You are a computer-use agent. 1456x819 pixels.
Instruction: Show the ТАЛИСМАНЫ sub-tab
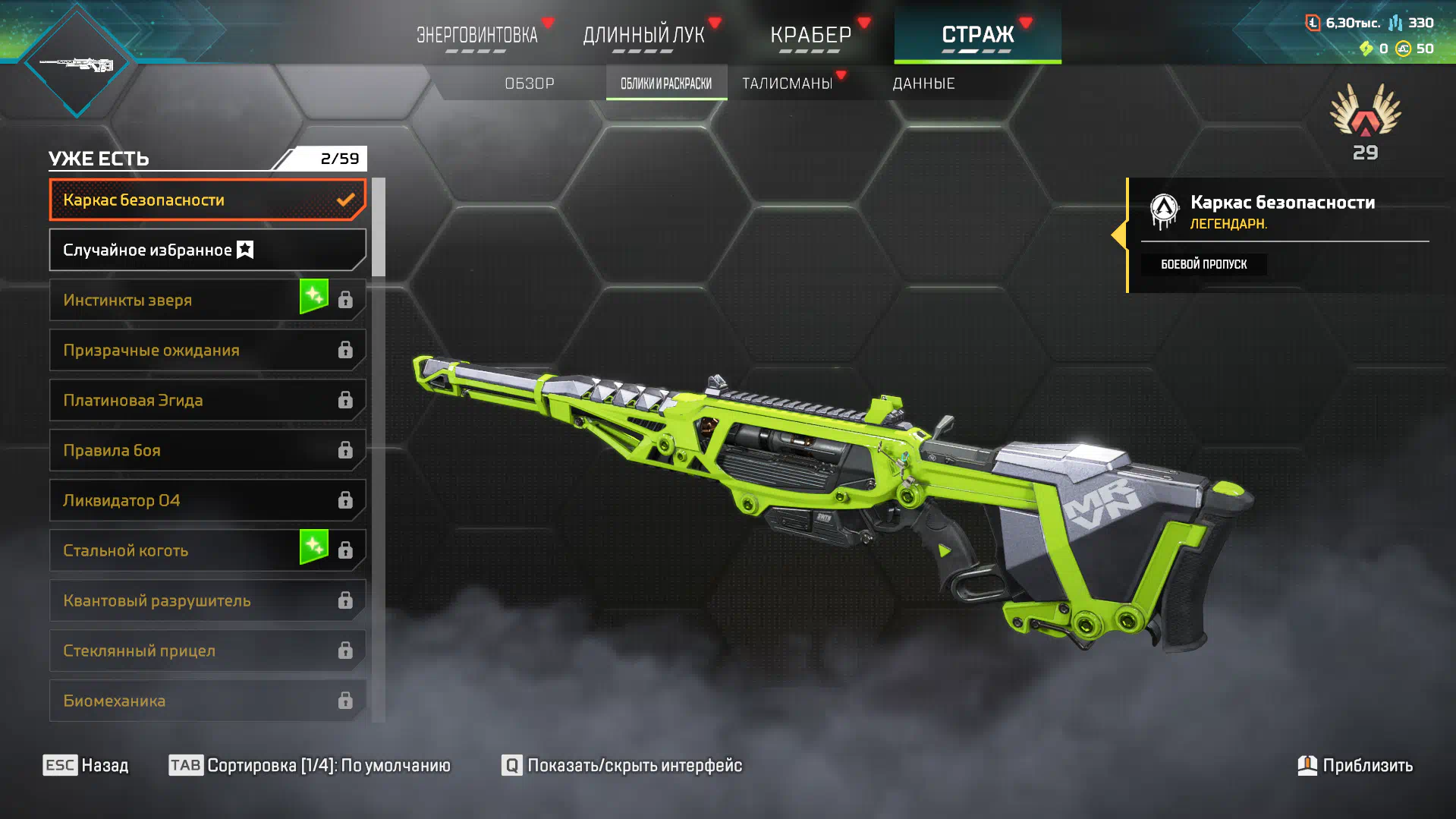pyautogui.click(x=787, y=83)
